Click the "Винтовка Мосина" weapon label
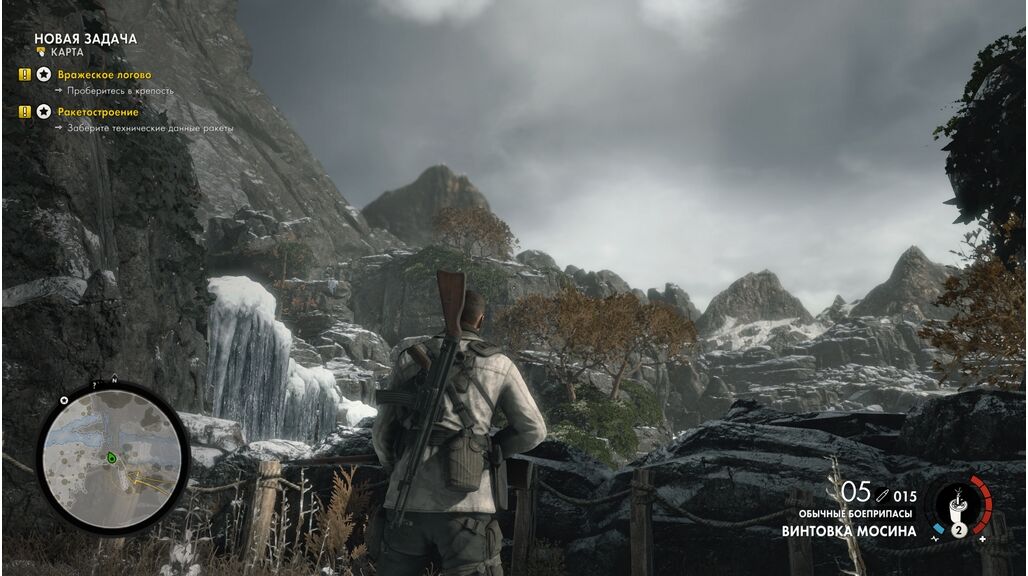The height and width of the screenshot is (576, 1028). (x=849, y=531)
